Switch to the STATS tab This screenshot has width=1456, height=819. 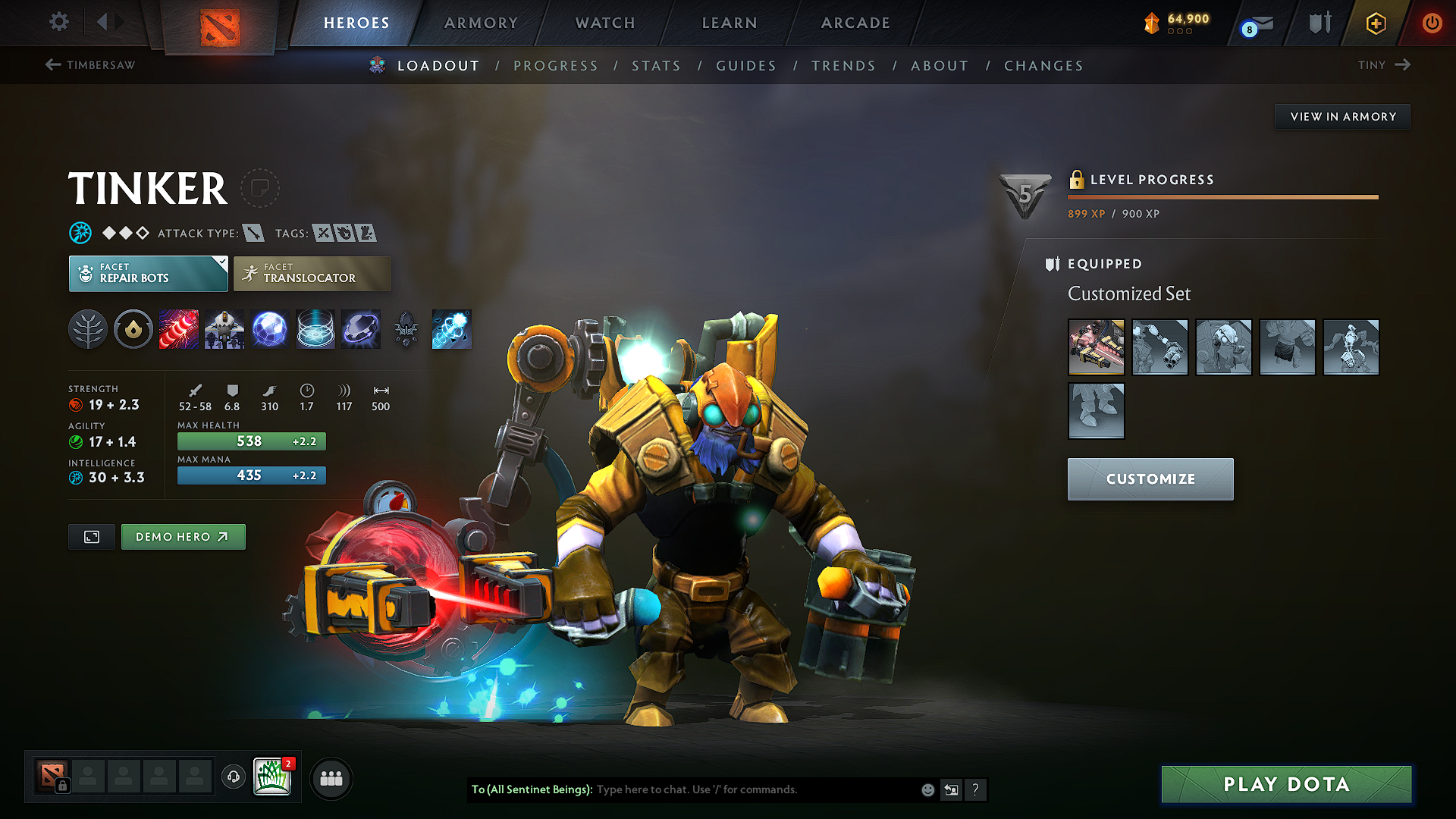click(x=656, y=65)
